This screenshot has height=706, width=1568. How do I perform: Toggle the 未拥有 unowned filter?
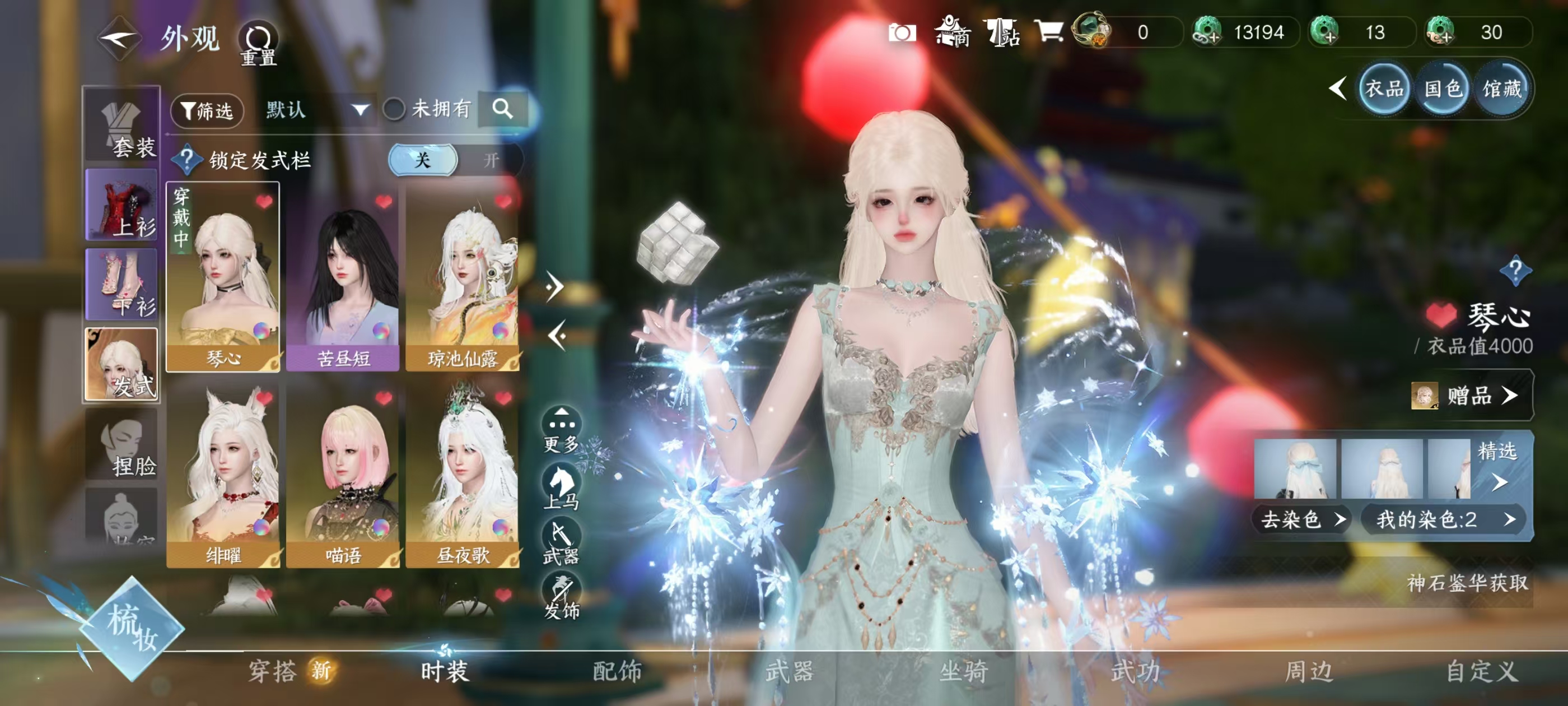(x=394, y=110)
